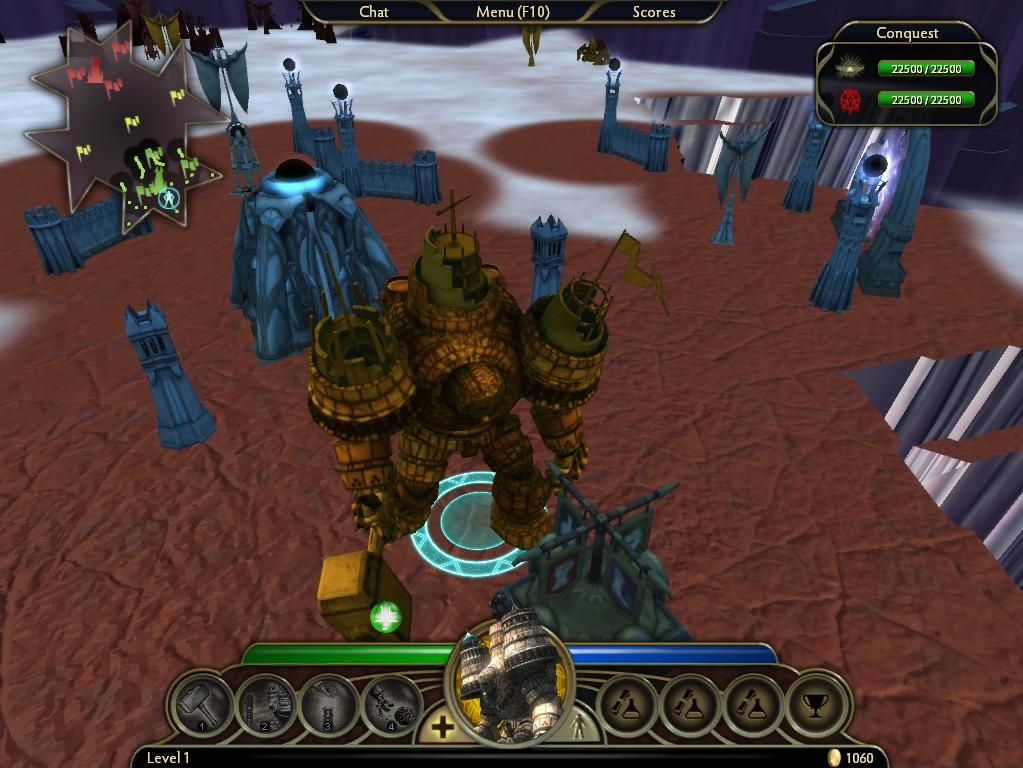Select the trophy item slot
This screenshot has width=1023, height=768.
point(817,705)
